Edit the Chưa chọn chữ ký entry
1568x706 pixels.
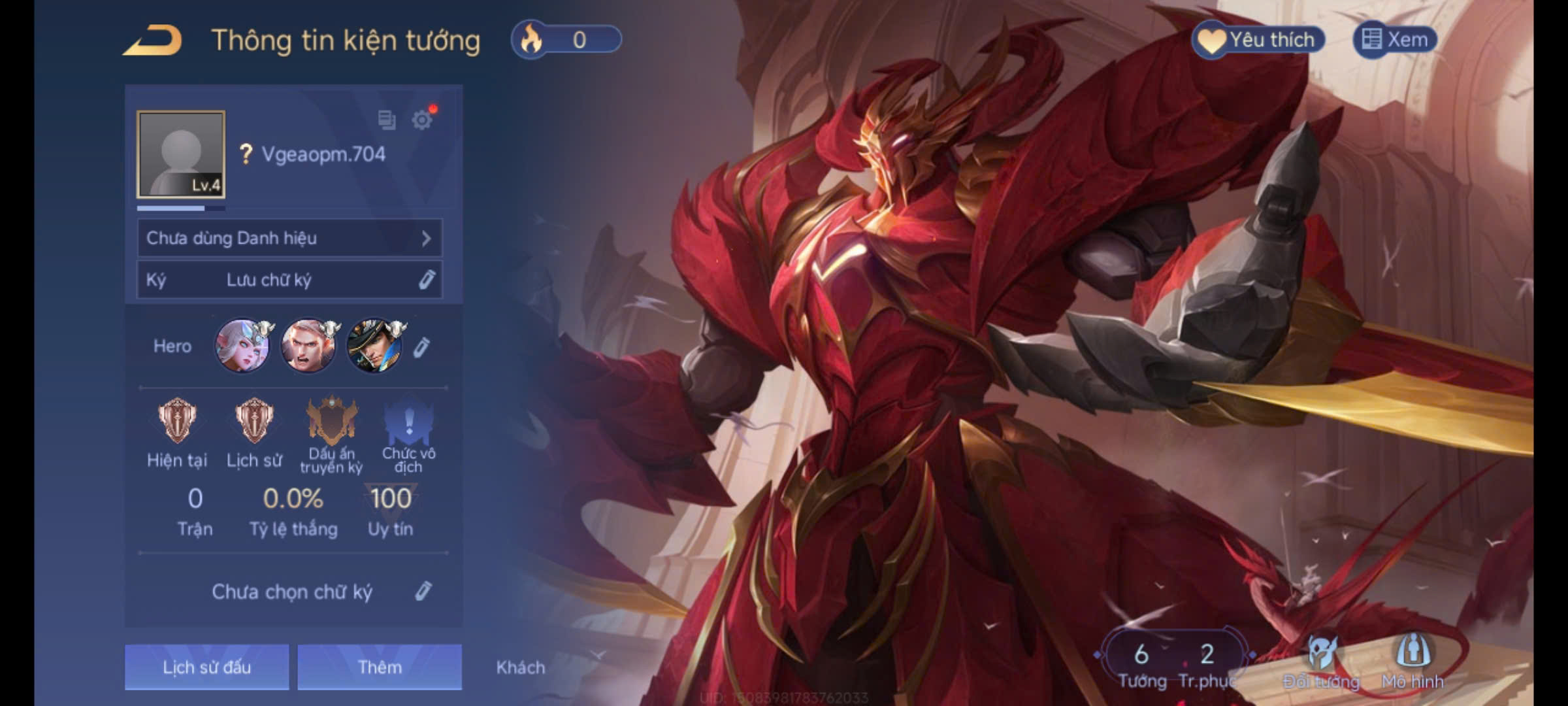(x=423, y=591)
